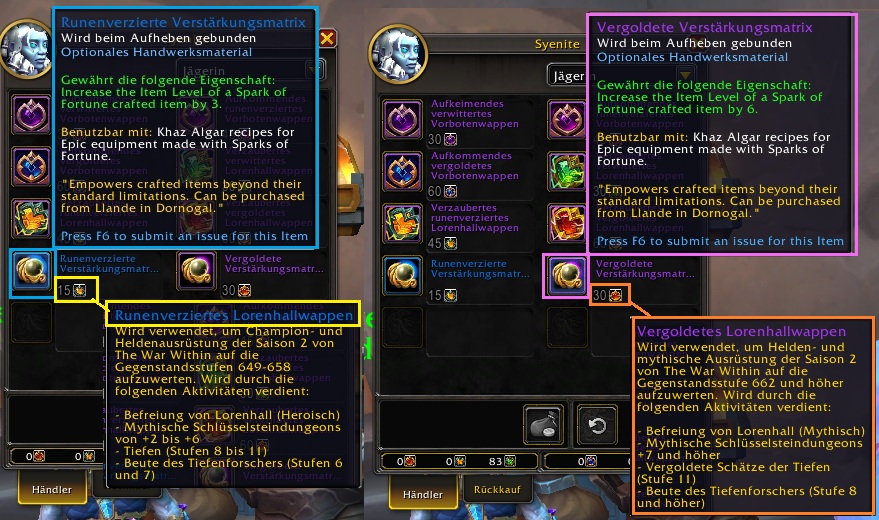This screenshot has height=520, width=879.
Task: Click the circular arrow buyback button
Action: click(598, 425)
